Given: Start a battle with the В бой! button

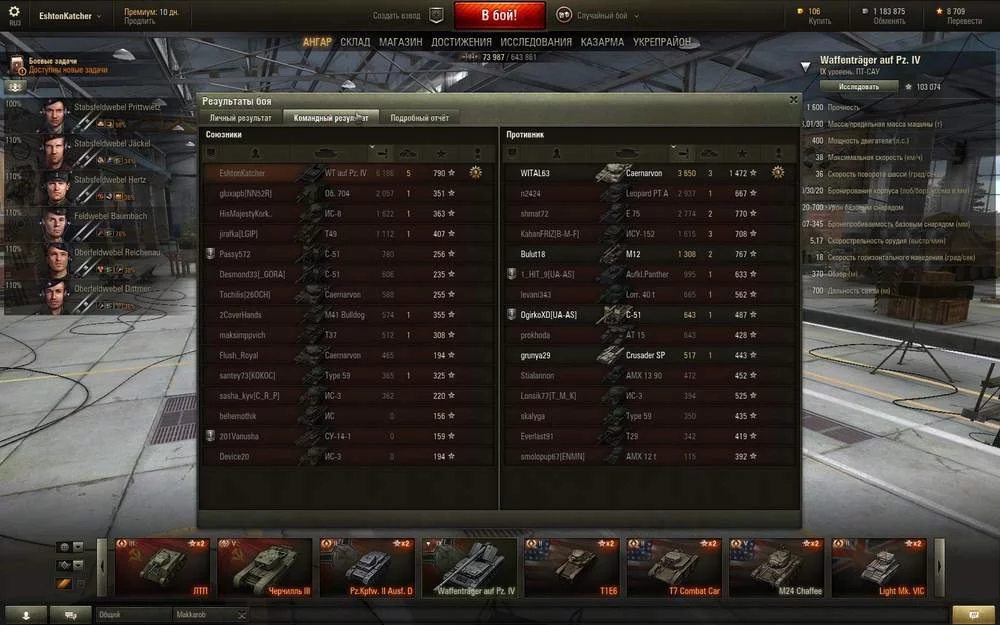Looking at the screenshot, I should (499, 16).
